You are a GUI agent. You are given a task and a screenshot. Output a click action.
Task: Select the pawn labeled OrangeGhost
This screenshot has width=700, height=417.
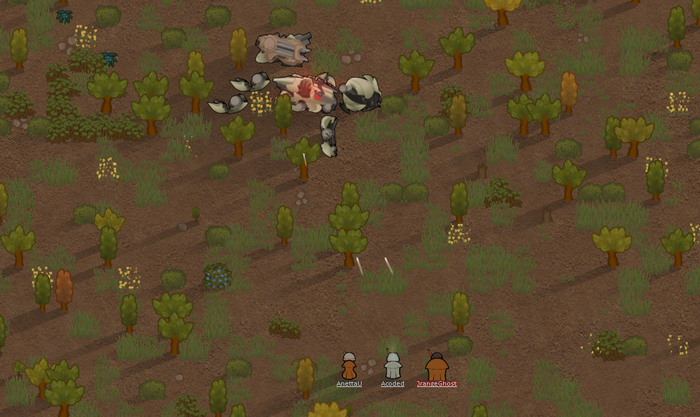(x=437, y=367)
